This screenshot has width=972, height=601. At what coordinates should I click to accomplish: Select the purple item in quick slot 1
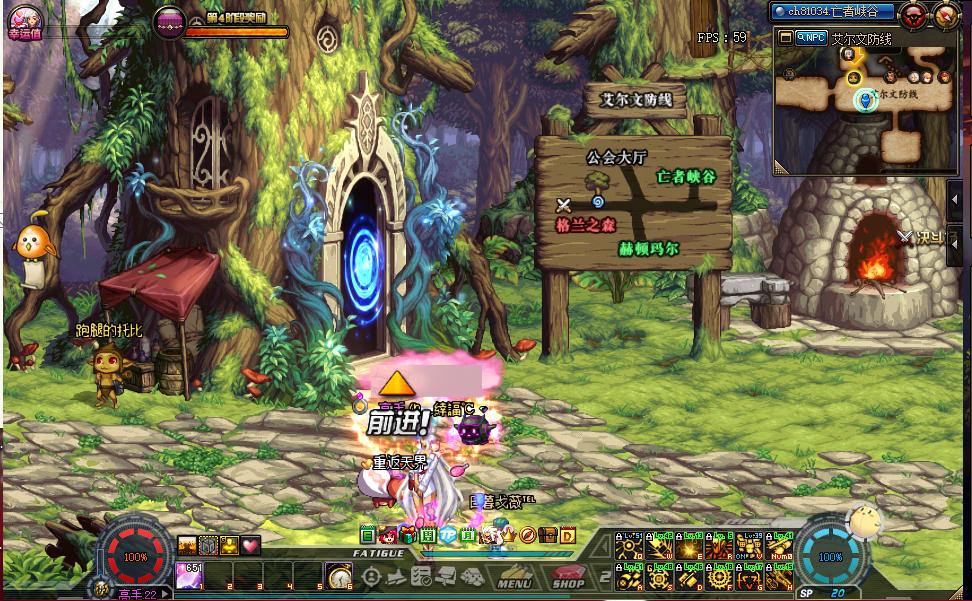click(188, 575)
